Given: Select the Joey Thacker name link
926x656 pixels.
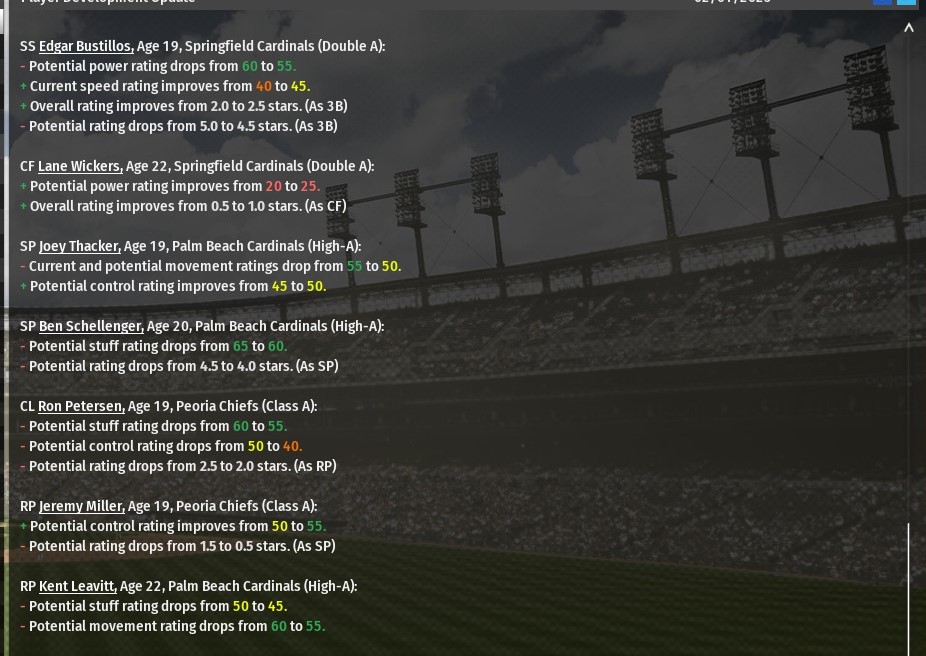Looking at the screenshot, I should pyautogui.click(x=80, y=246).
